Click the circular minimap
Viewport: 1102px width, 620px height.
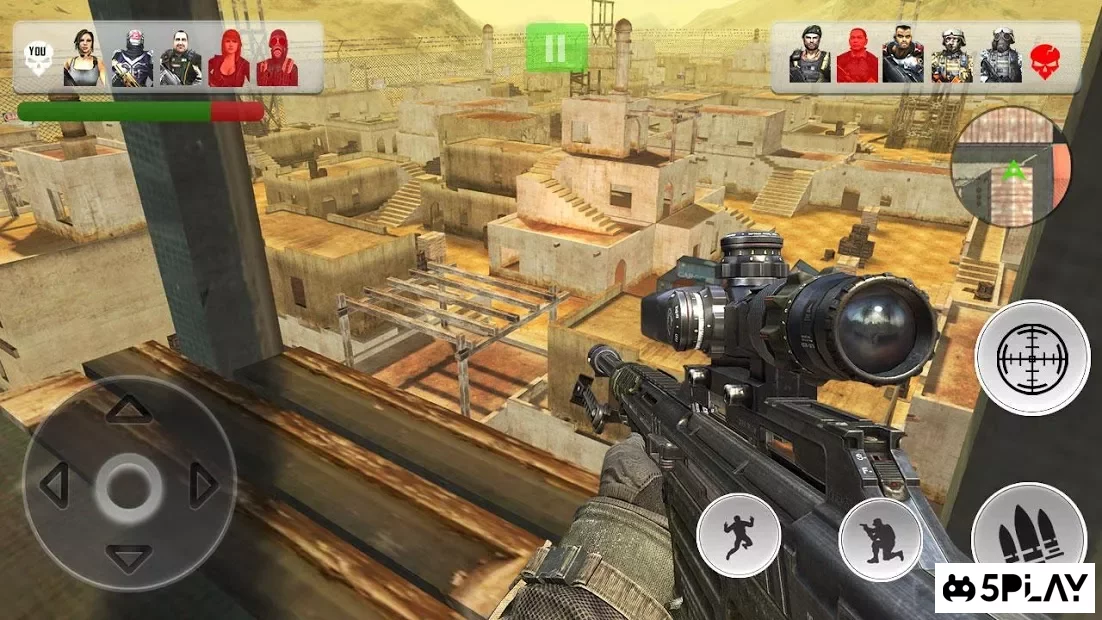point(1010,166)
